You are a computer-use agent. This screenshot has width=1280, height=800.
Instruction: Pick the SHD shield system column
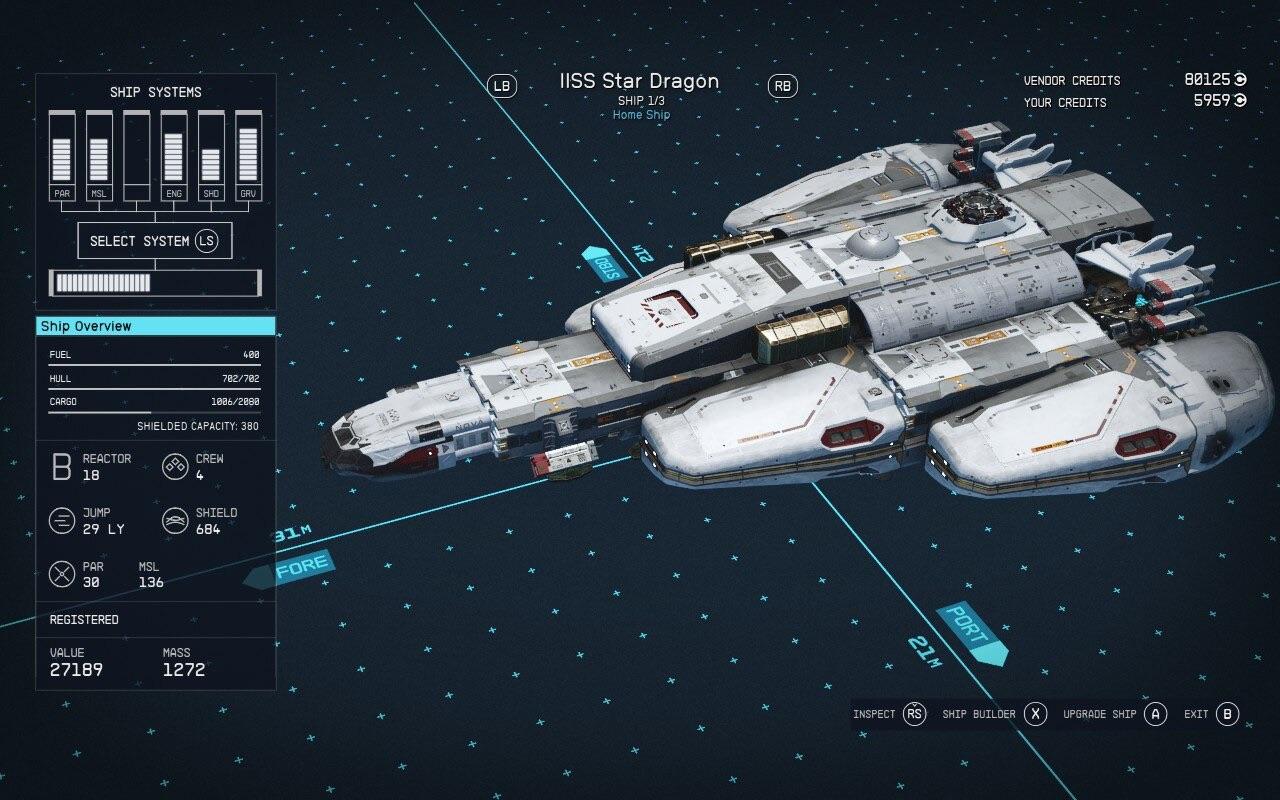(x=211, y=156)
